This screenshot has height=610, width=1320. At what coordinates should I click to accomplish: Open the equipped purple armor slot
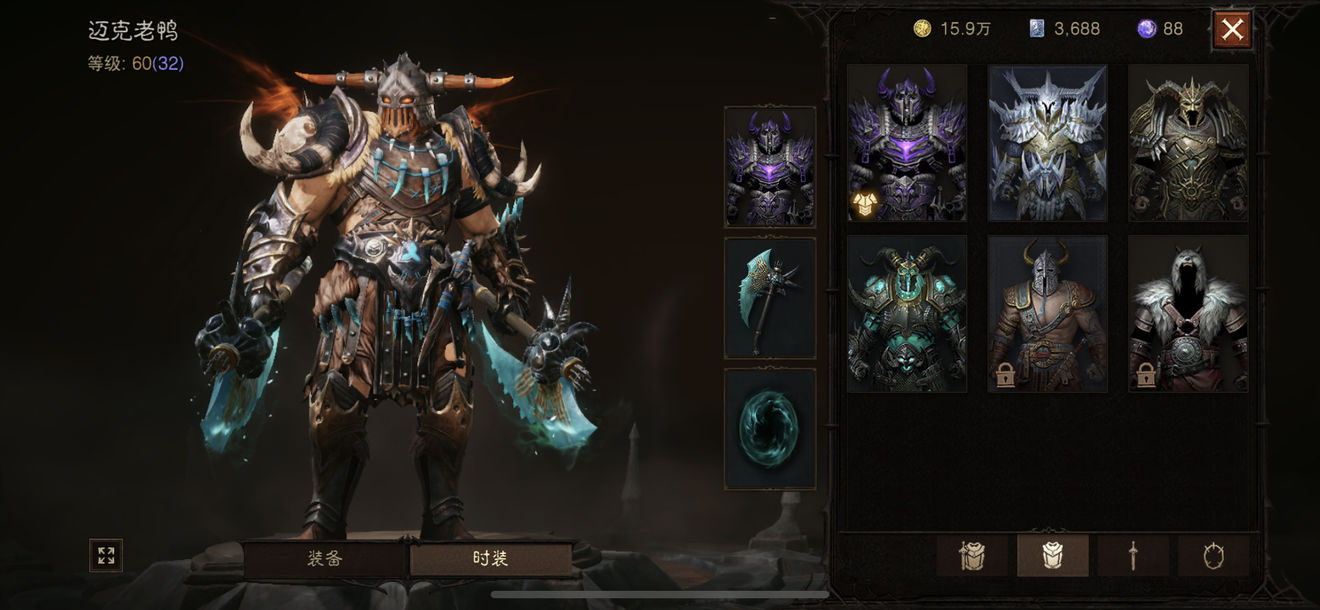point(769,167)
